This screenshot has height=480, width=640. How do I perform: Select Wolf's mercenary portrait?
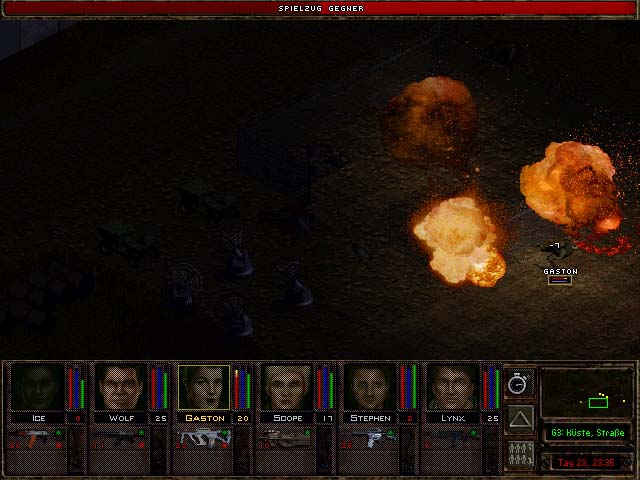[x=119, y=387]
